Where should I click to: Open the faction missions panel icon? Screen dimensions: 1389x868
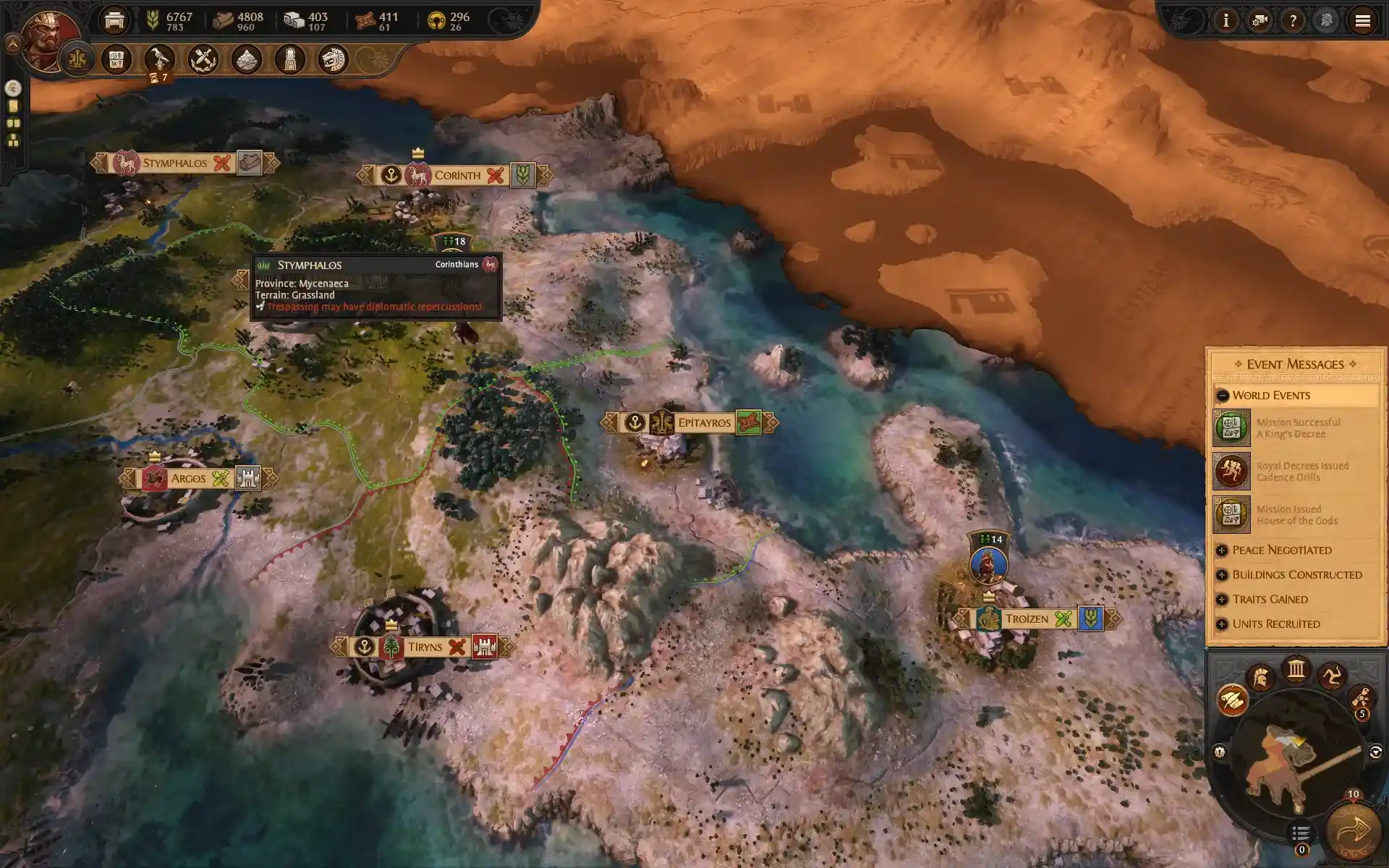[116, 61]
